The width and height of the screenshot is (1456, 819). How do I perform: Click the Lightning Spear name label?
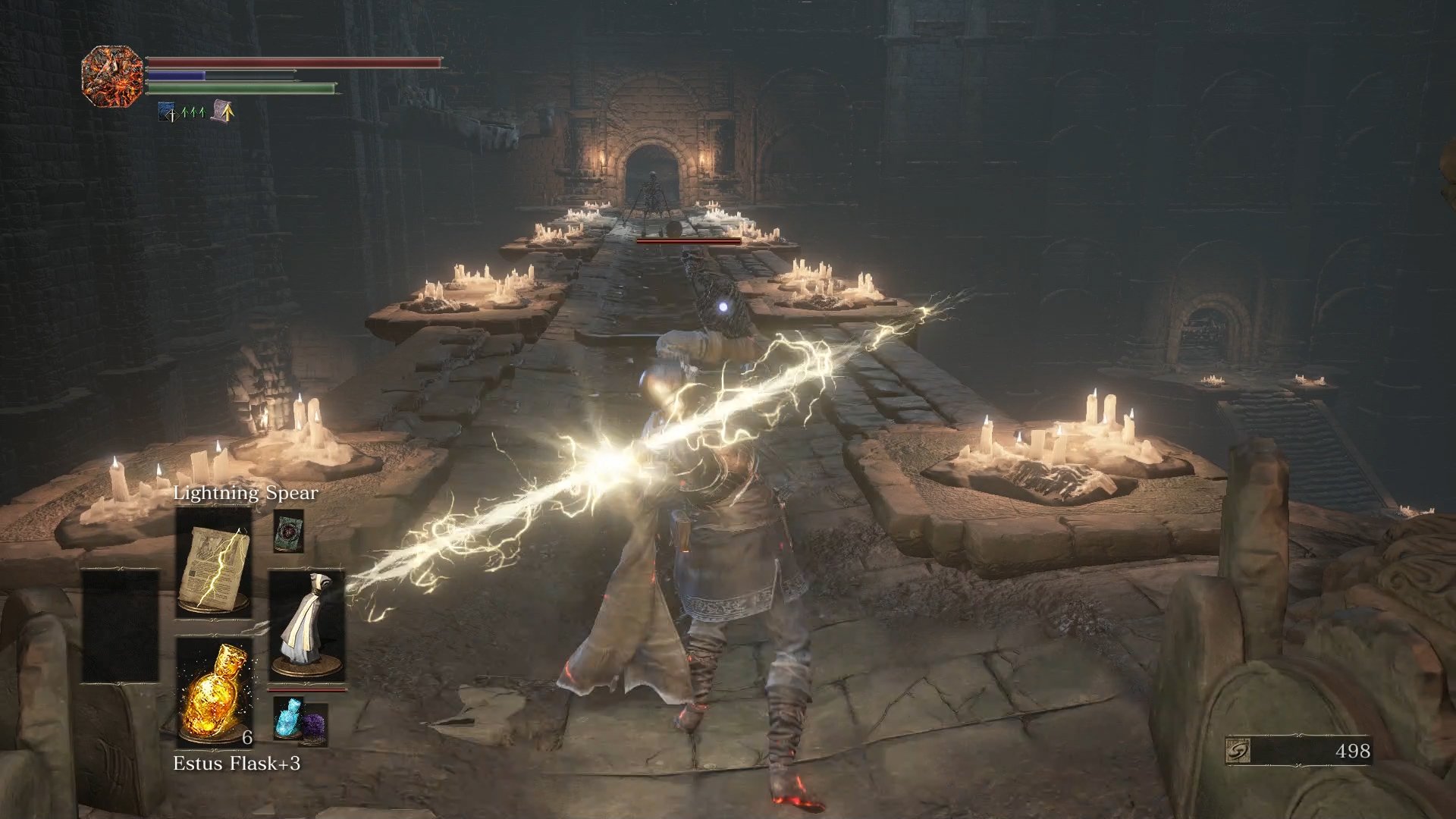[246, 491]
